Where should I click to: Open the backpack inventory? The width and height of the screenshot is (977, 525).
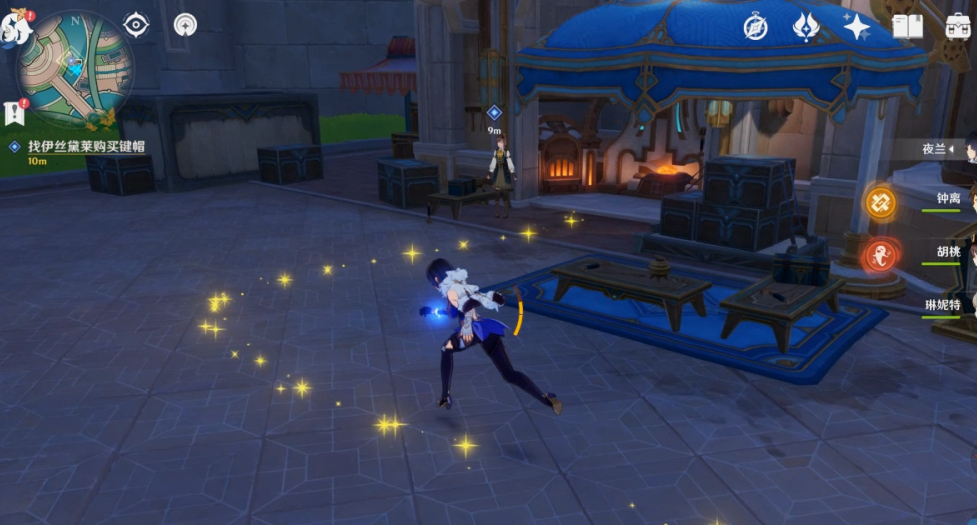click(x=957, y=27)
